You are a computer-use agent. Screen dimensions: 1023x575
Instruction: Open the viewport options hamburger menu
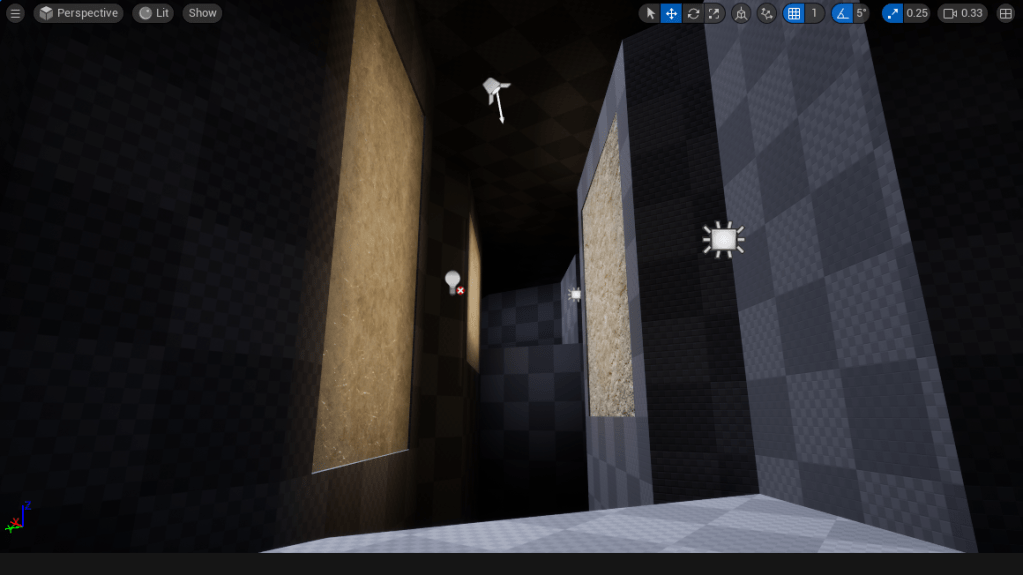[x=15, y=13]
